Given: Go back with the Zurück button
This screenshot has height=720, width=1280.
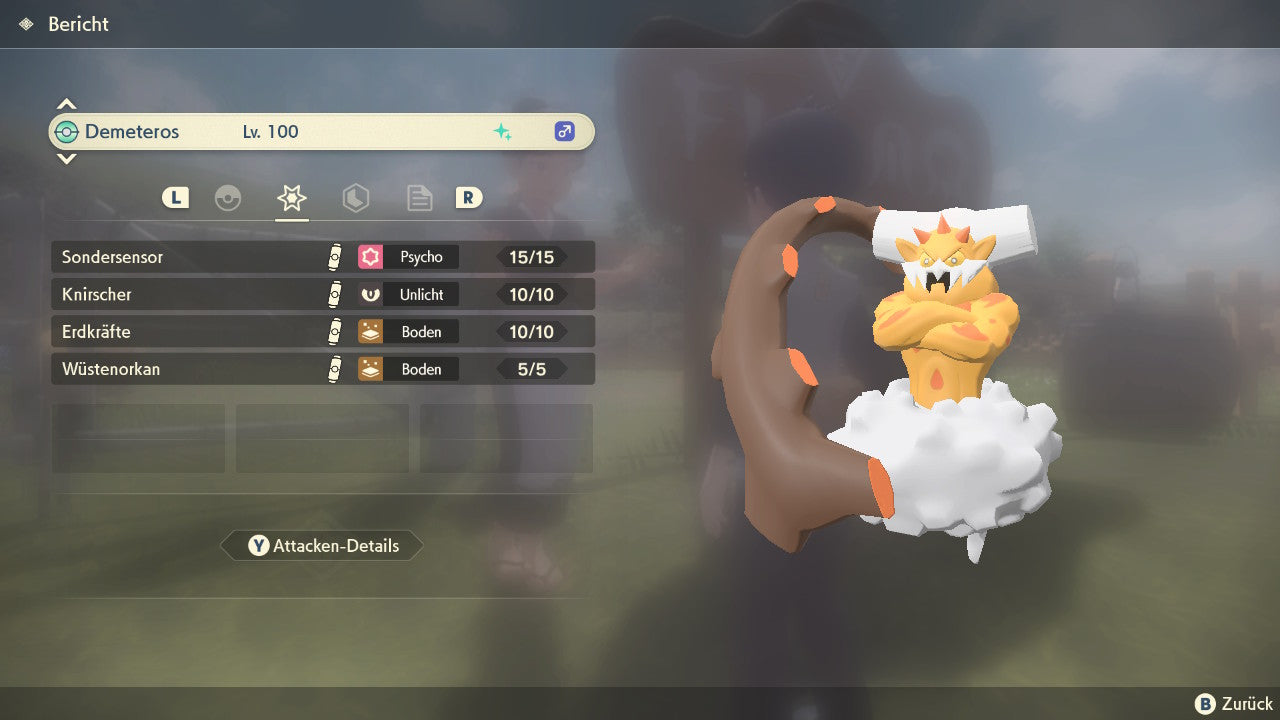Looking at the screenshot, I should point(1234,704).
